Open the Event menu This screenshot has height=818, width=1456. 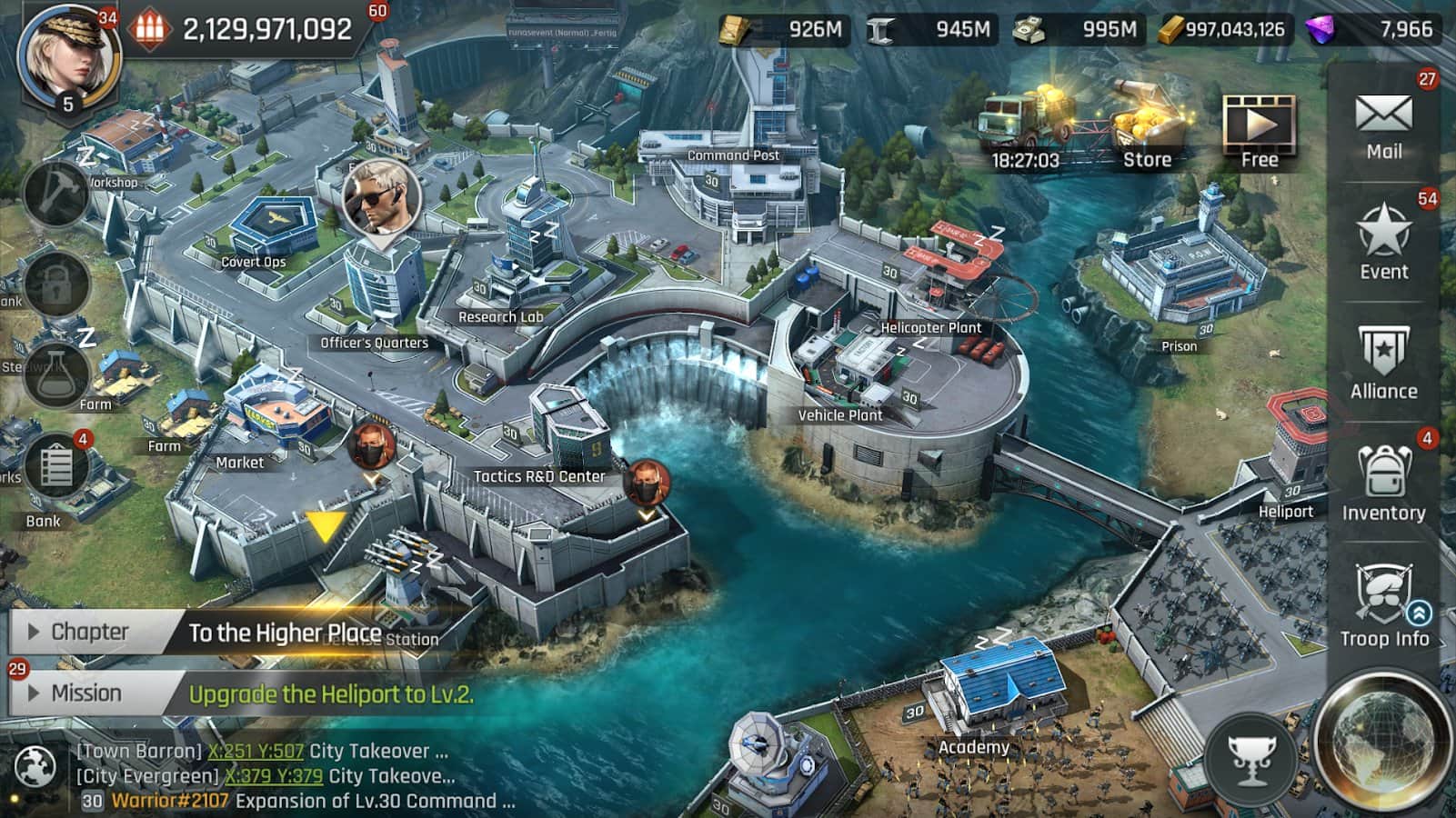1383,242
